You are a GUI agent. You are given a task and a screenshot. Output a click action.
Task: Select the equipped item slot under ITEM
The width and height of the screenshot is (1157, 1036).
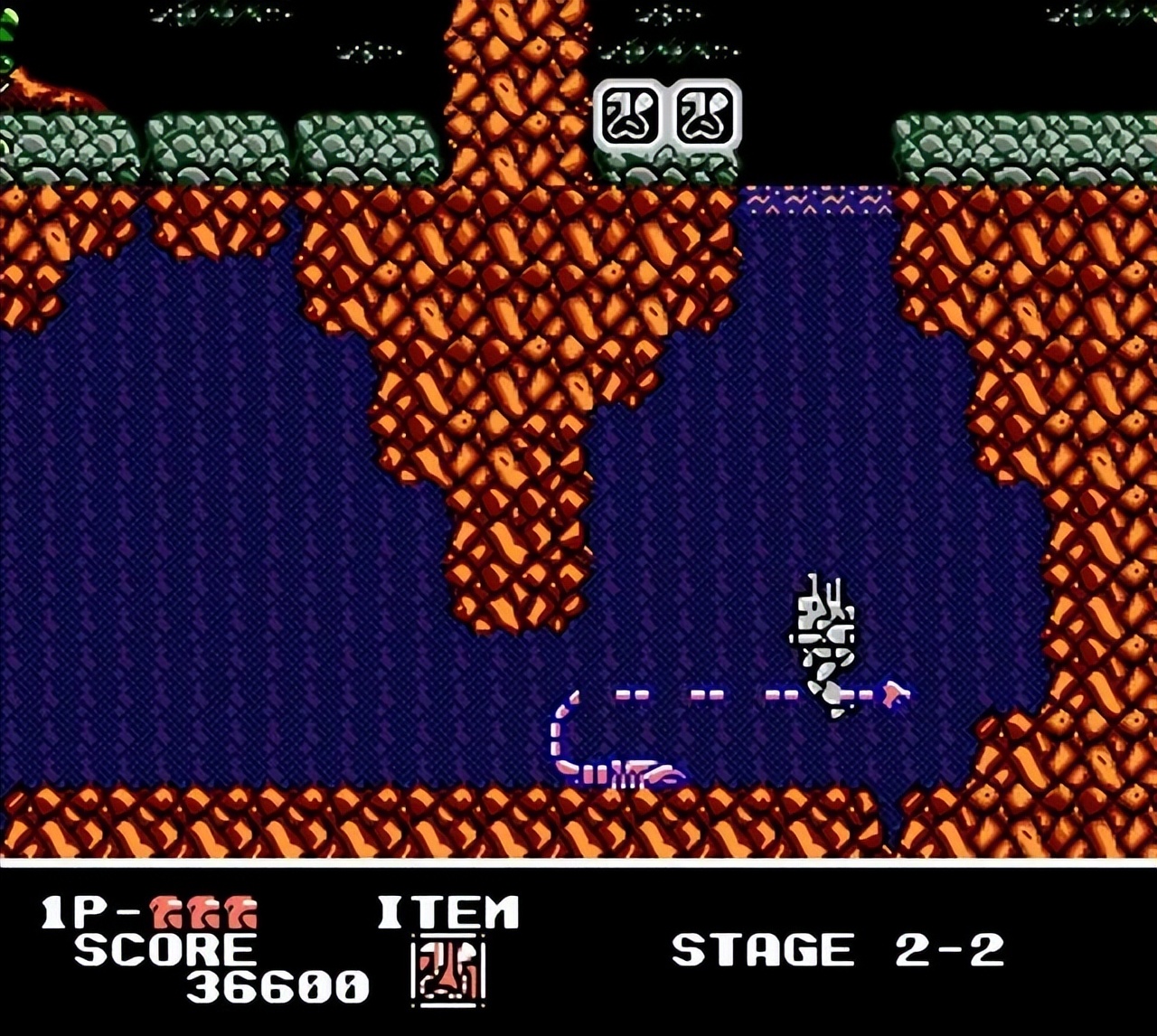click(x=448, y=971)
